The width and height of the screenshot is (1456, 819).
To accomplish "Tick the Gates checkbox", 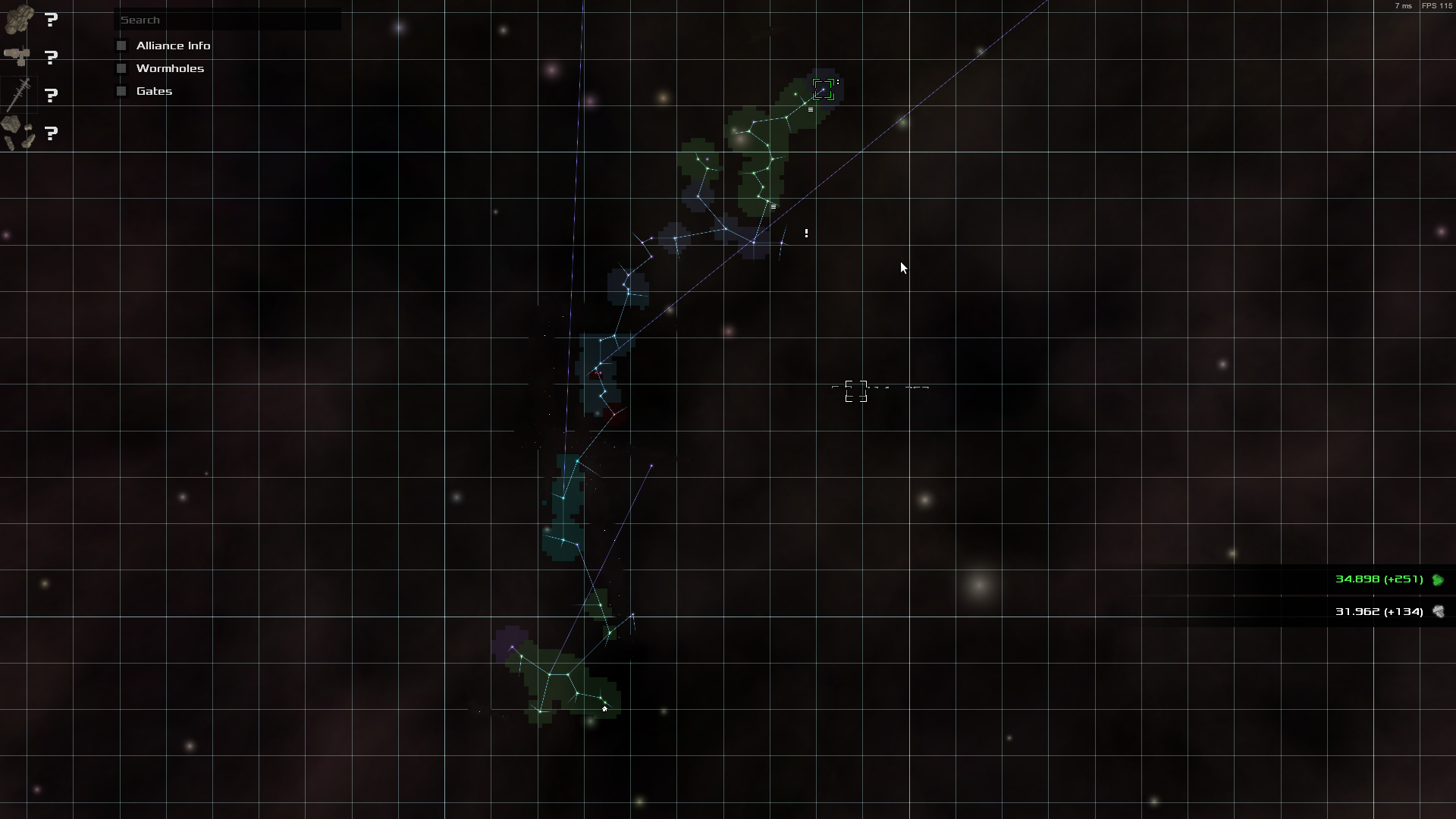I will 121,91.
